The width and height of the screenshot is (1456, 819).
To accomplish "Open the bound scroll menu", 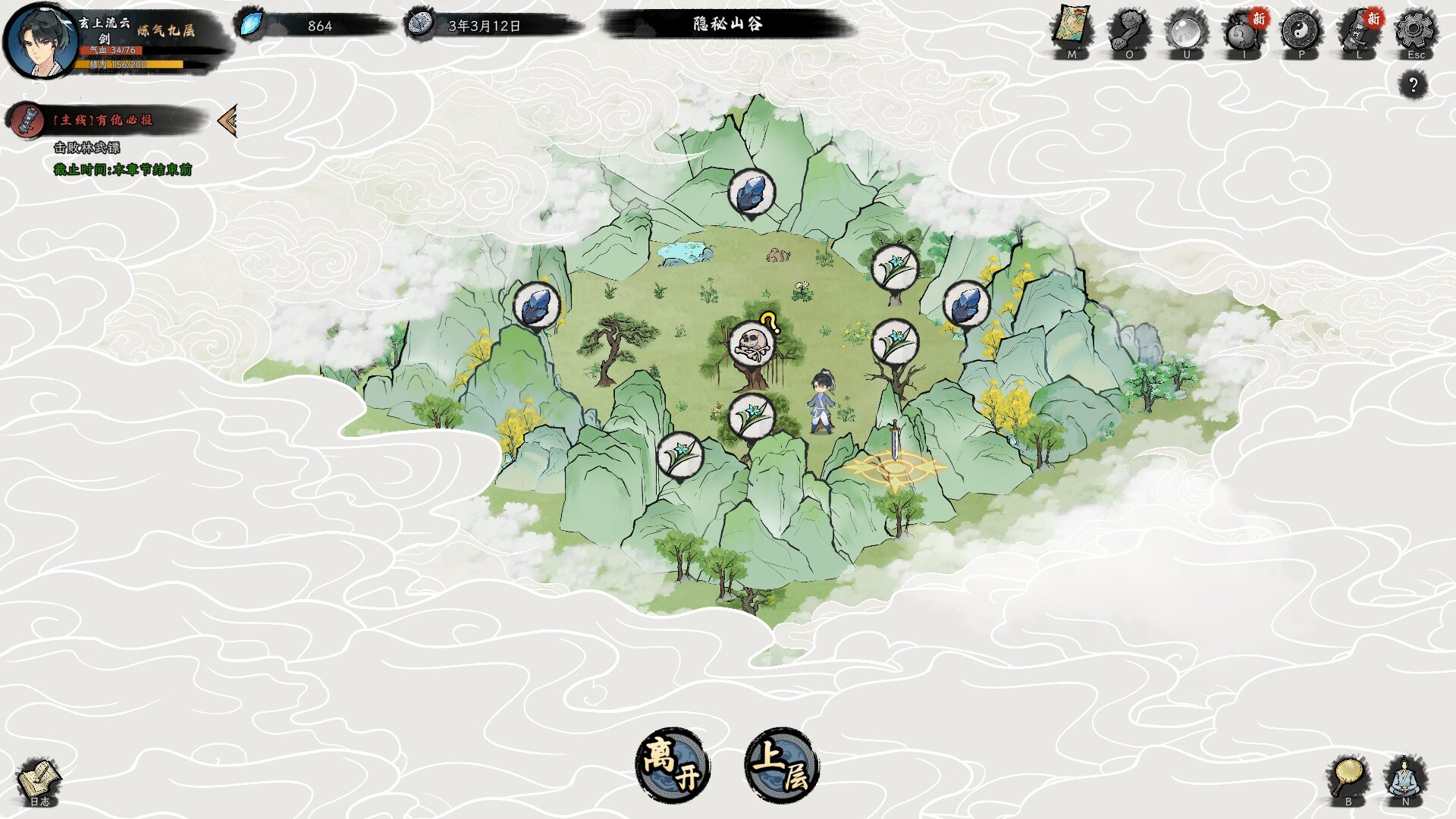I will coord(1358,32).
